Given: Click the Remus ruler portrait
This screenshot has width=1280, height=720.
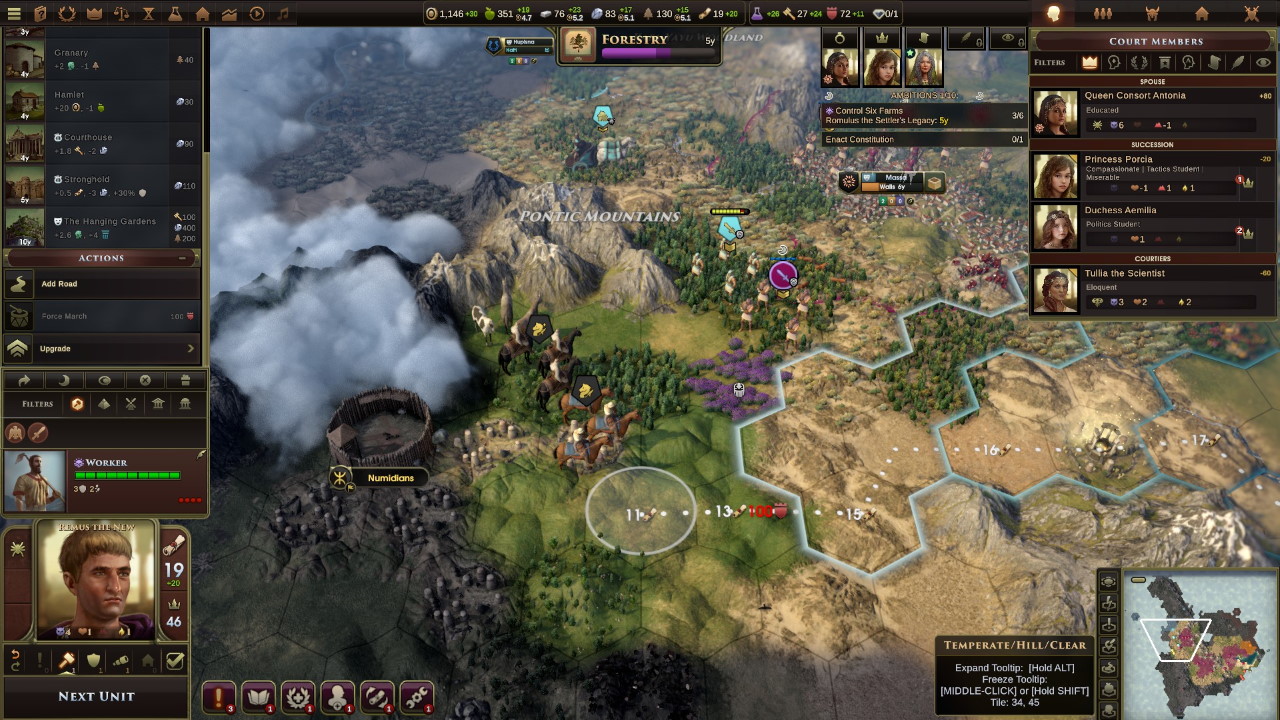Looking at the screenshot, I should (97, 582).
